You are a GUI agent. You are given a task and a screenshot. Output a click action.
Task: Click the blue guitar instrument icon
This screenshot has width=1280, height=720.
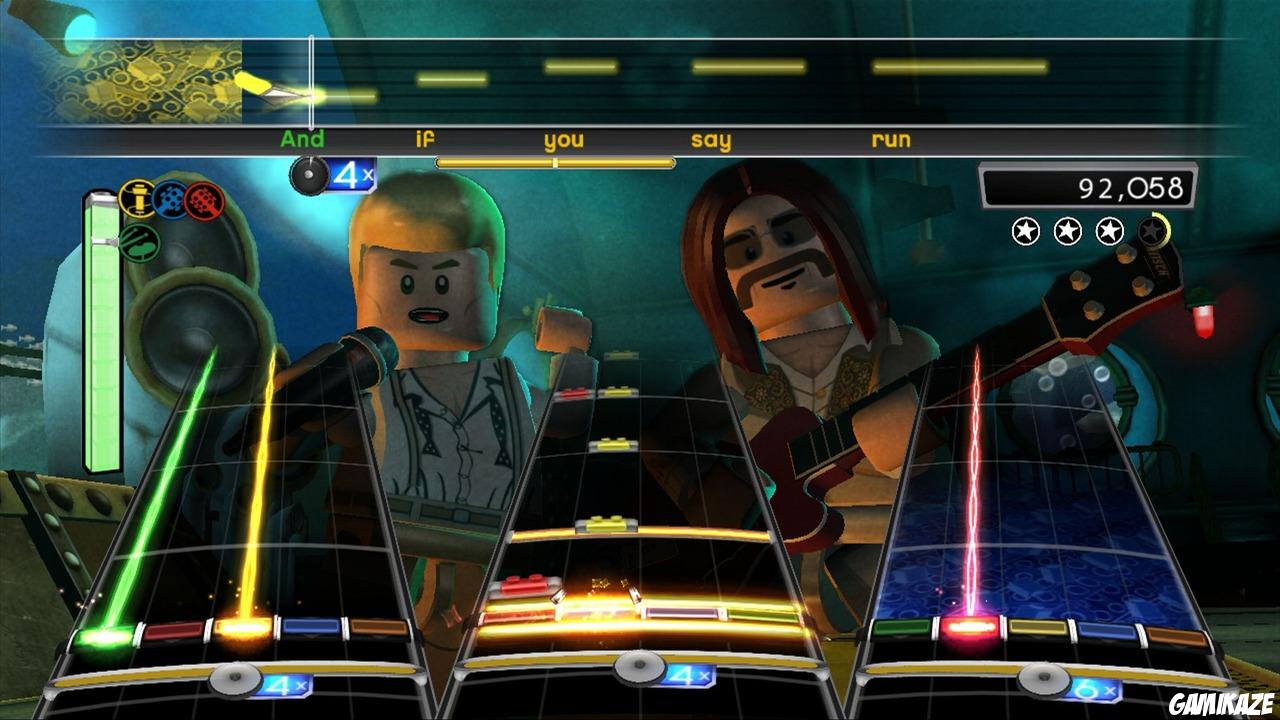(x=169, y=197)
